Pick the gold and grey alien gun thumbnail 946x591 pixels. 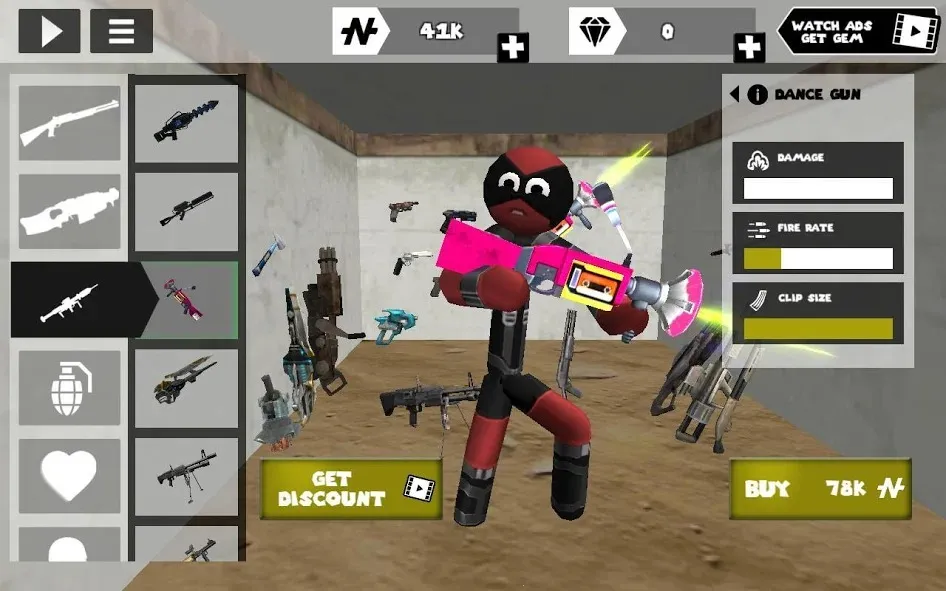point(186,388)
